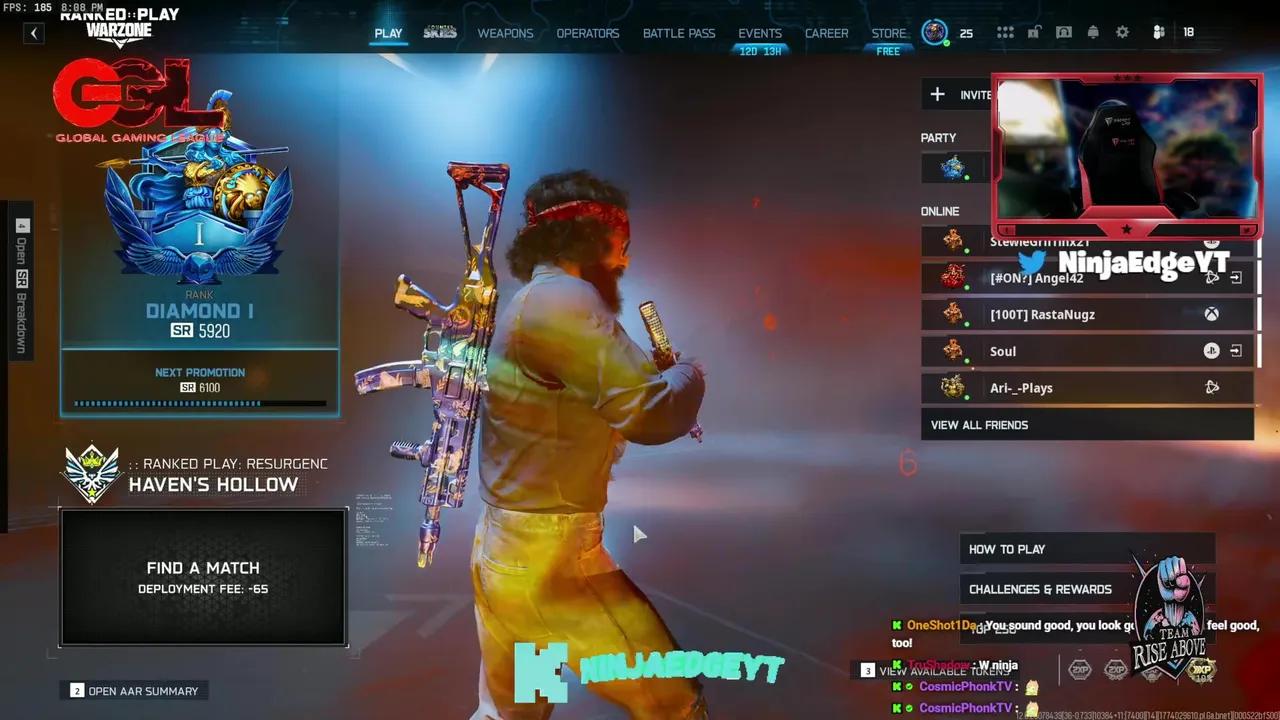Screen dimensions: 1280x720
Task: Click the CoD HQ apps grid icon
Action: (x=1004, y=32)
